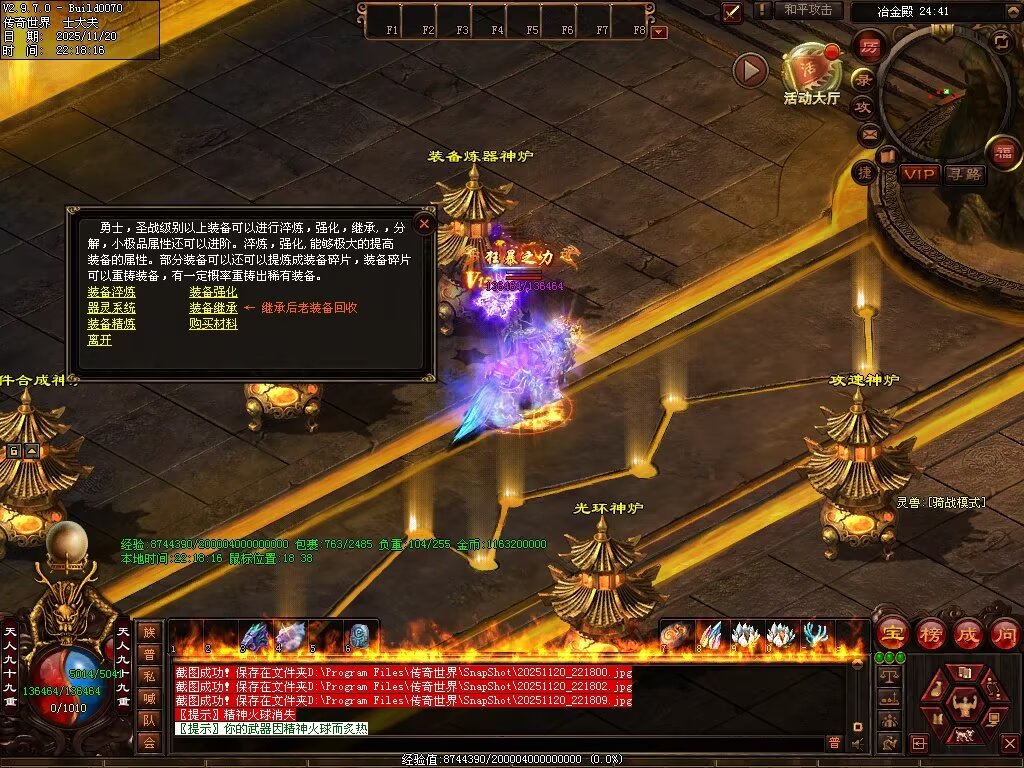This screenshot has width=1024, height=768.
Task: Toggle the 和平攻击 attack mode button
Action: [807, 10]
